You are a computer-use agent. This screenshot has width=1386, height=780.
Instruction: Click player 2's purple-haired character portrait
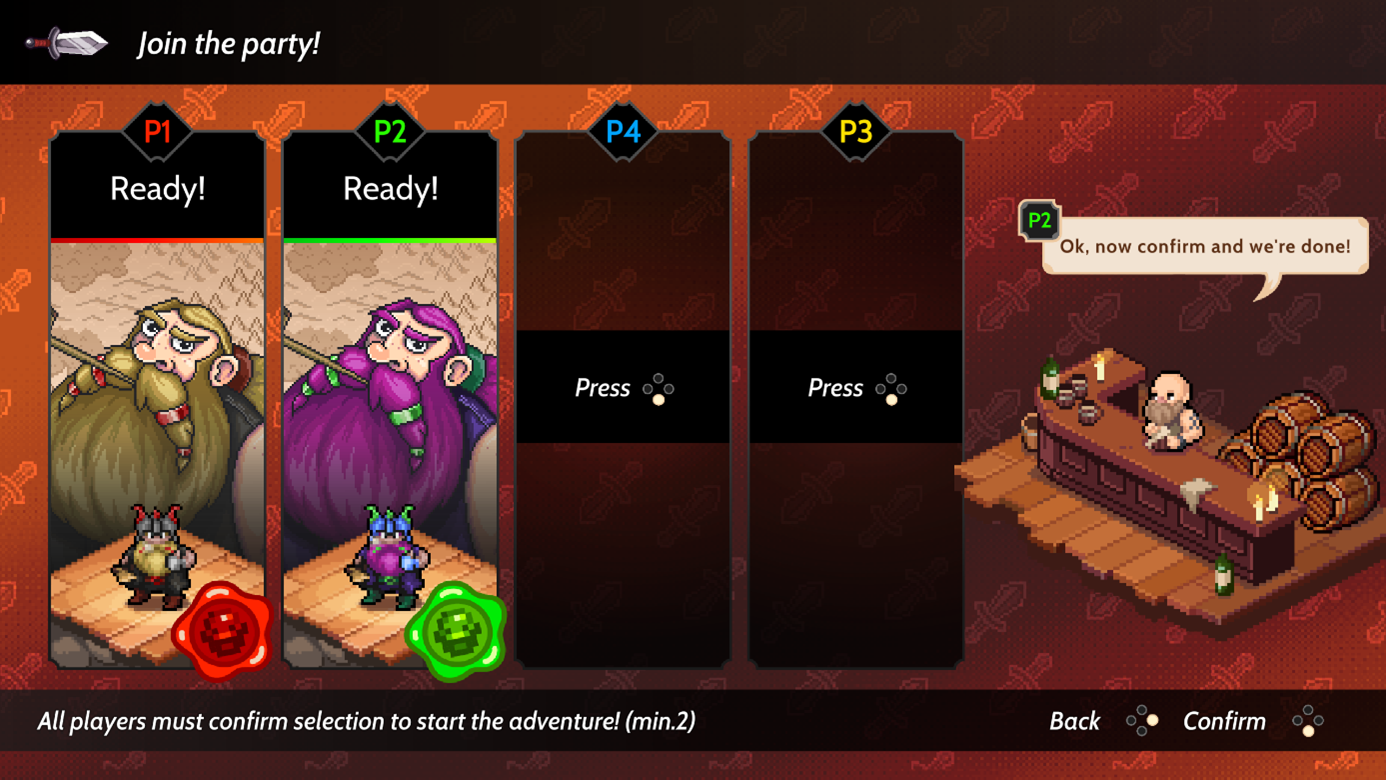click(x=389, y=400)
